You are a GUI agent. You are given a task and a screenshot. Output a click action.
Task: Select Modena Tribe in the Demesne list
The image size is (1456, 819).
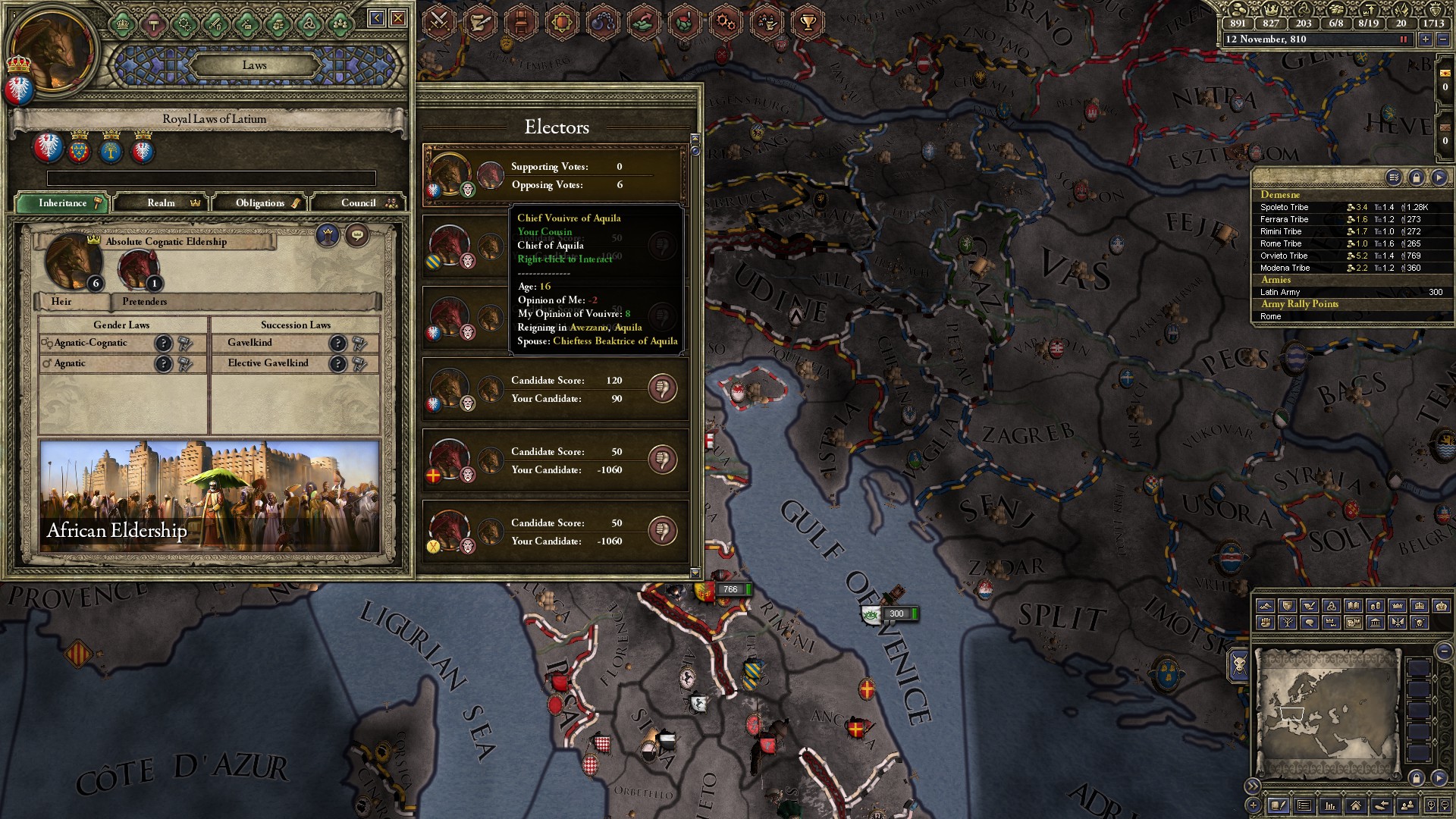click(x=1285, y=268)
